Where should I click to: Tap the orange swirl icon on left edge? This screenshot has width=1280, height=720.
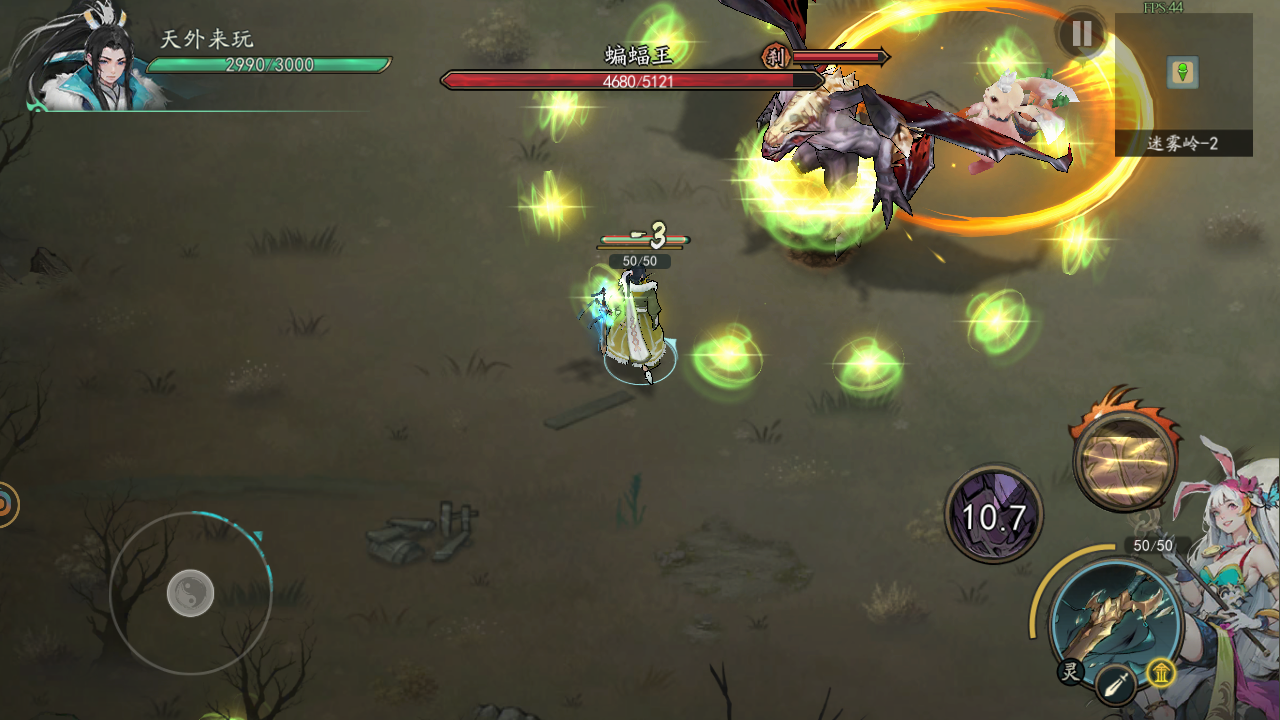point(5,505)
